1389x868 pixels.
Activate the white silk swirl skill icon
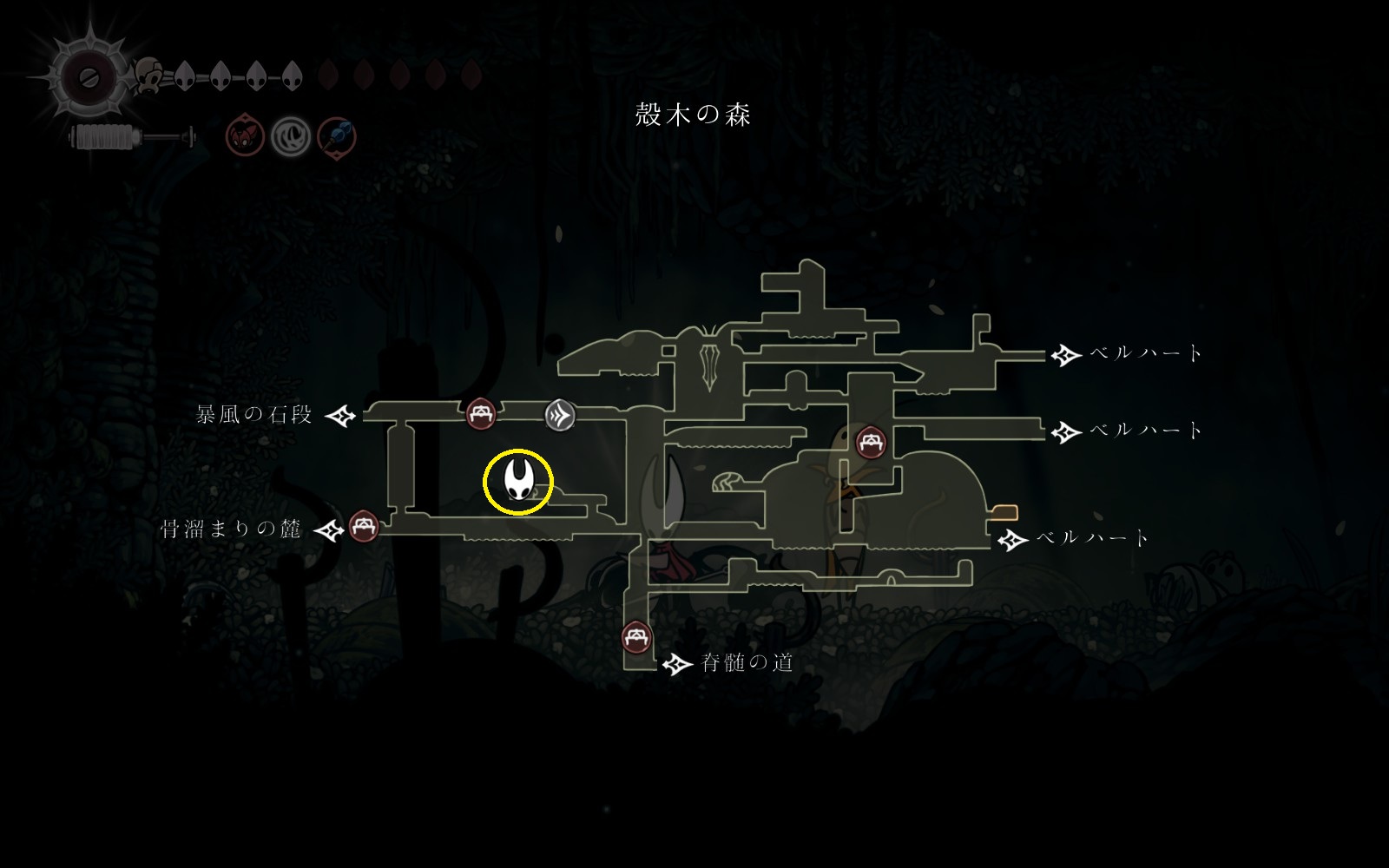pyautogui.click(x=290, y=136)
